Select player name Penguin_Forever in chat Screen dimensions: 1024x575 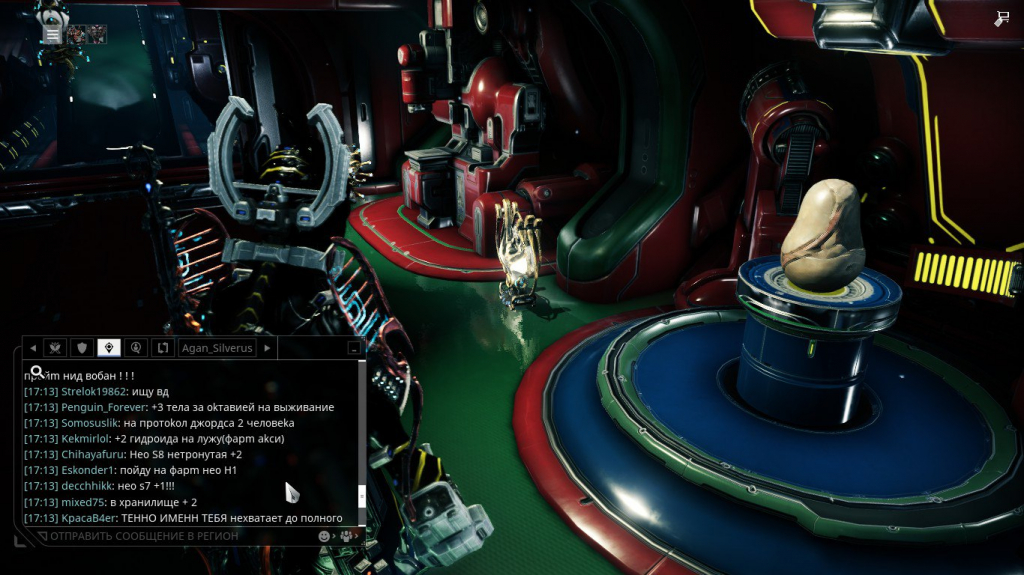pos(103,407)
